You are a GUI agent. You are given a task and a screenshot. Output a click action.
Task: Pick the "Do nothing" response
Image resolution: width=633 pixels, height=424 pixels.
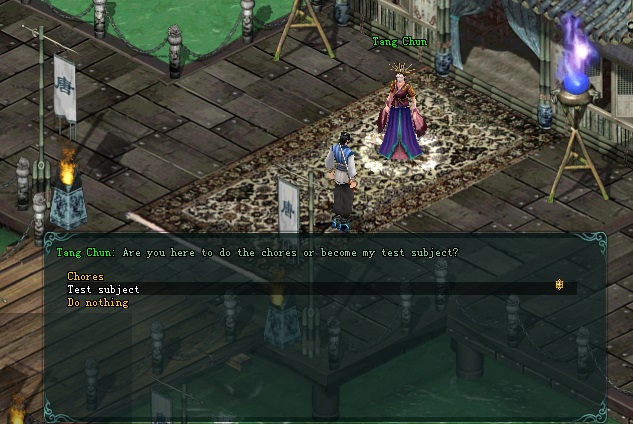(x=97, y=302)
